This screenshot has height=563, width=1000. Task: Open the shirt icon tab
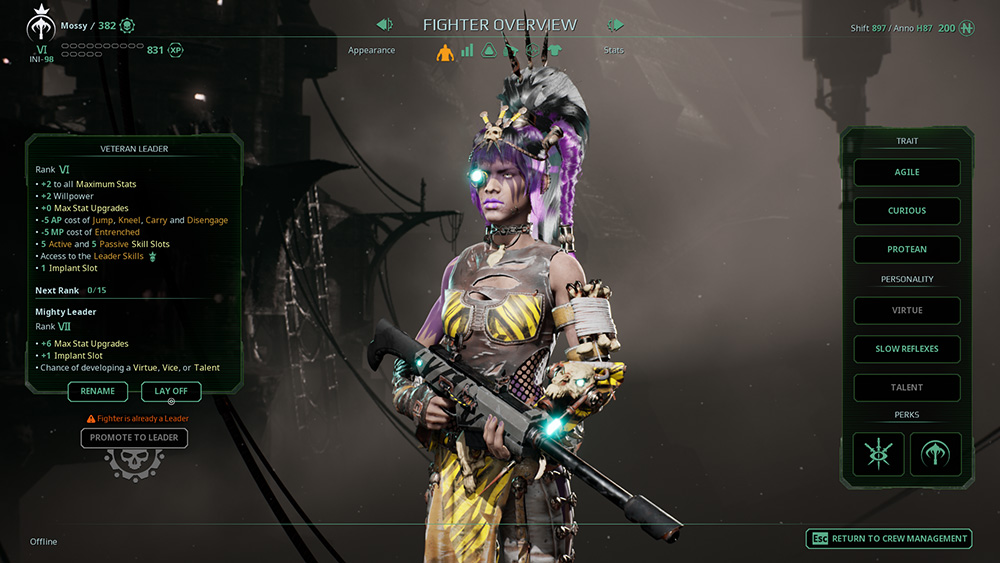pos(555,50)
